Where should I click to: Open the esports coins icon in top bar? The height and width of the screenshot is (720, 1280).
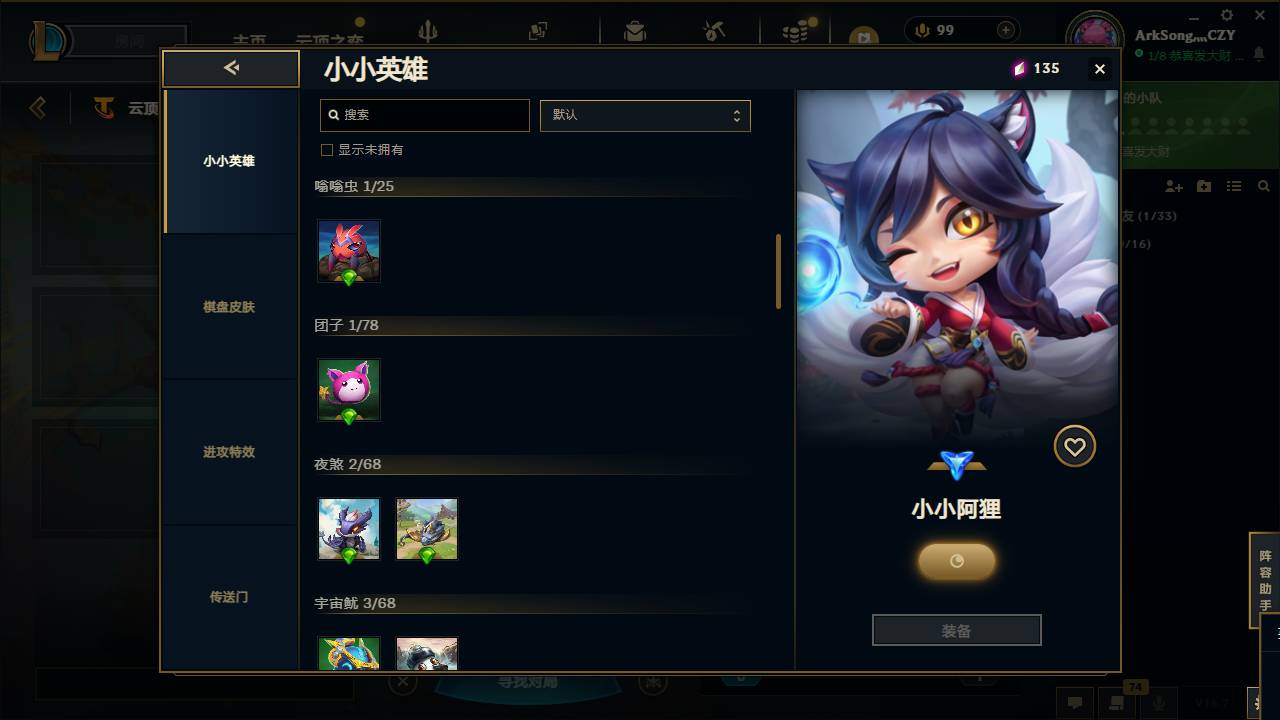(796, 31)
